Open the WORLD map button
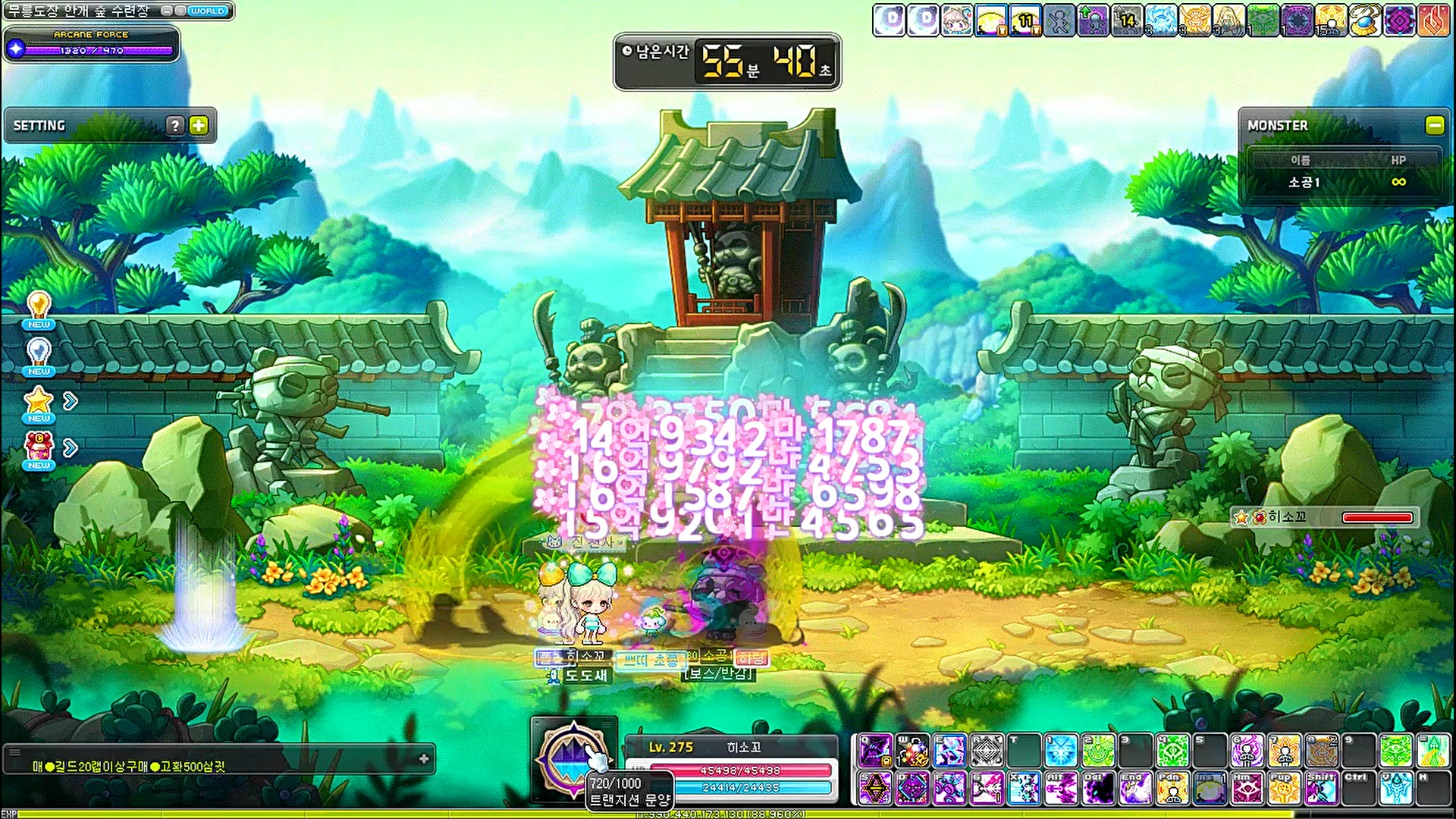Image resolution: width=1456 pixels, height=819 pixels. coord(207,11)
